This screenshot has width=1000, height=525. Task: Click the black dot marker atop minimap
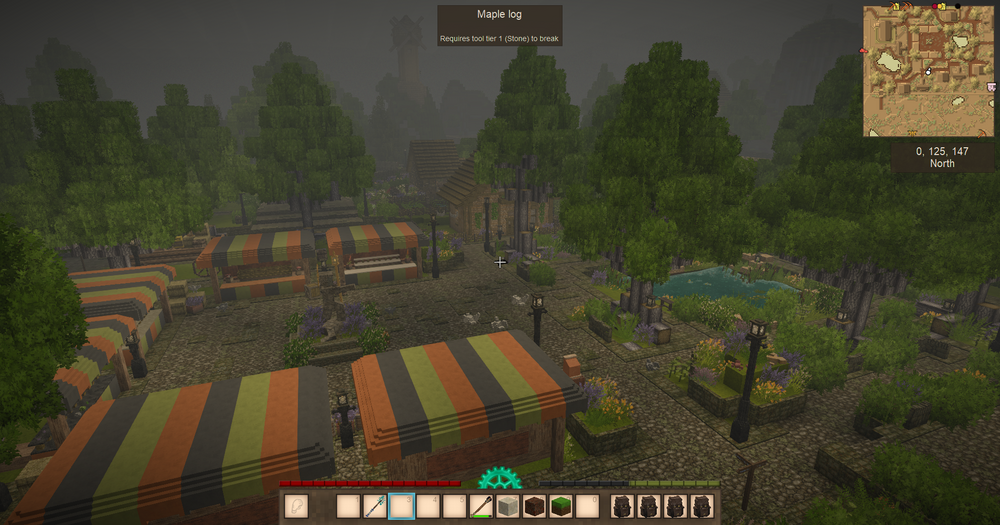point(957,7)
